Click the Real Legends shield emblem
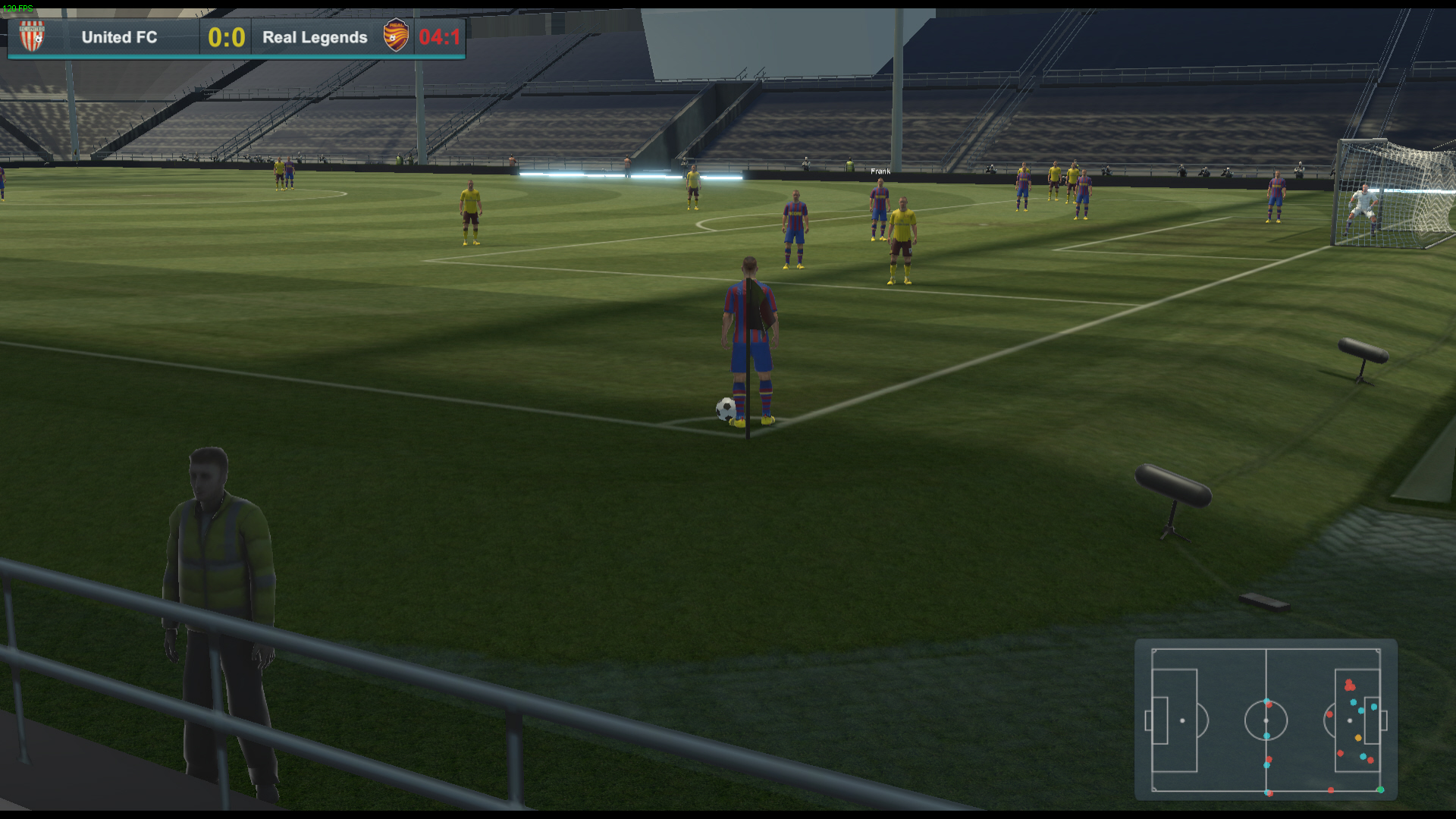 tap(395, 34)
